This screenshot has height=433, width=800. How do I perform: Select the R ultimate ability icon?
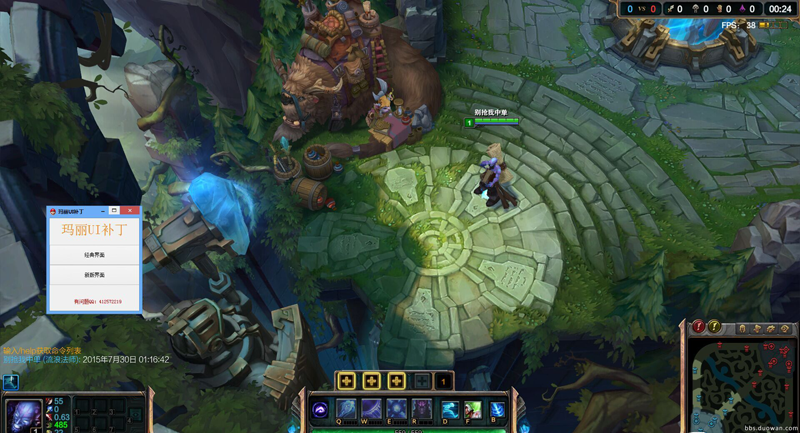point(421,408)
